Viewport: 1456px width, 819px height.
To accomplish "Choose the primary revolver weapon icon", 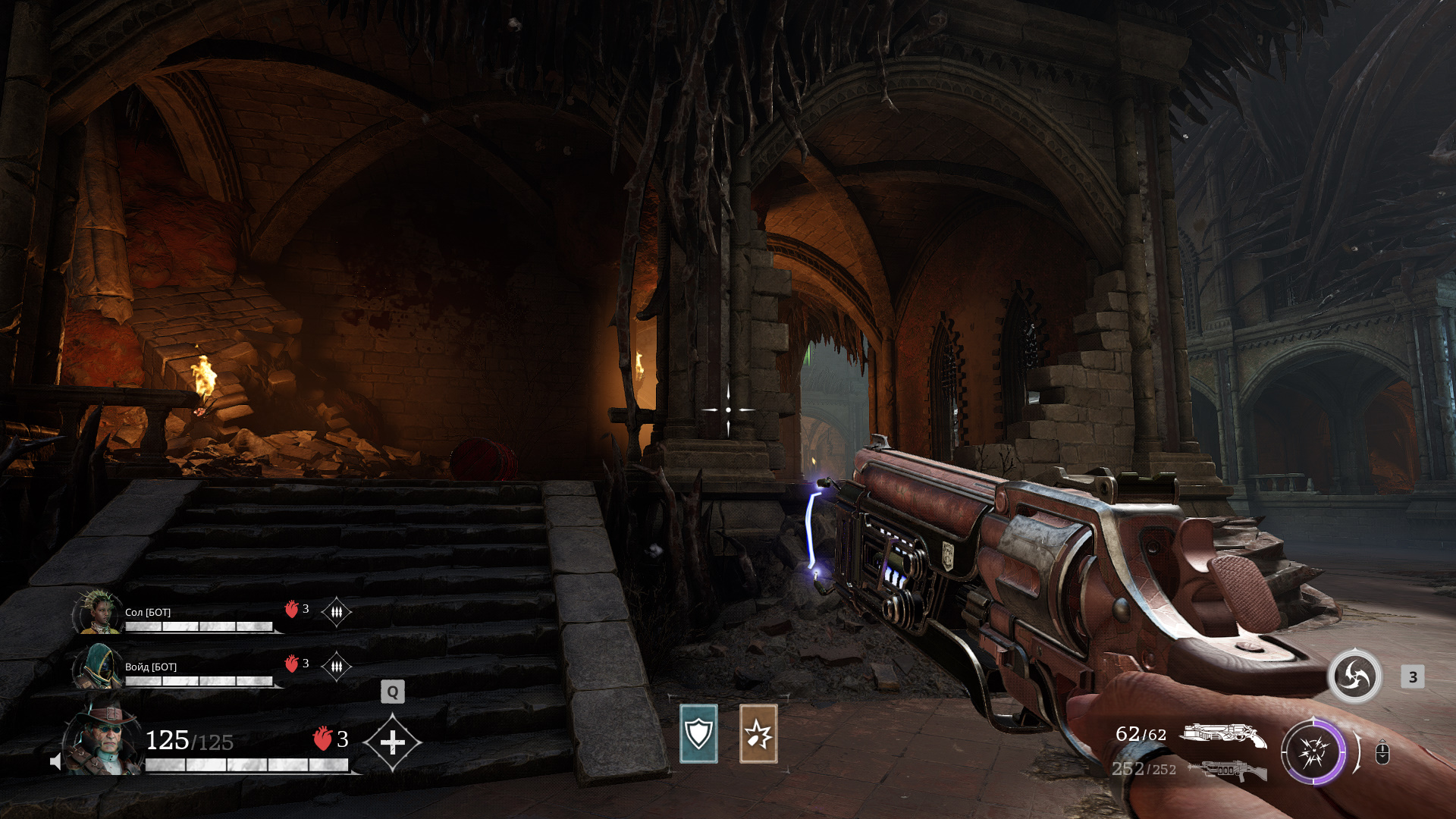I will (x=1222, y=735).
